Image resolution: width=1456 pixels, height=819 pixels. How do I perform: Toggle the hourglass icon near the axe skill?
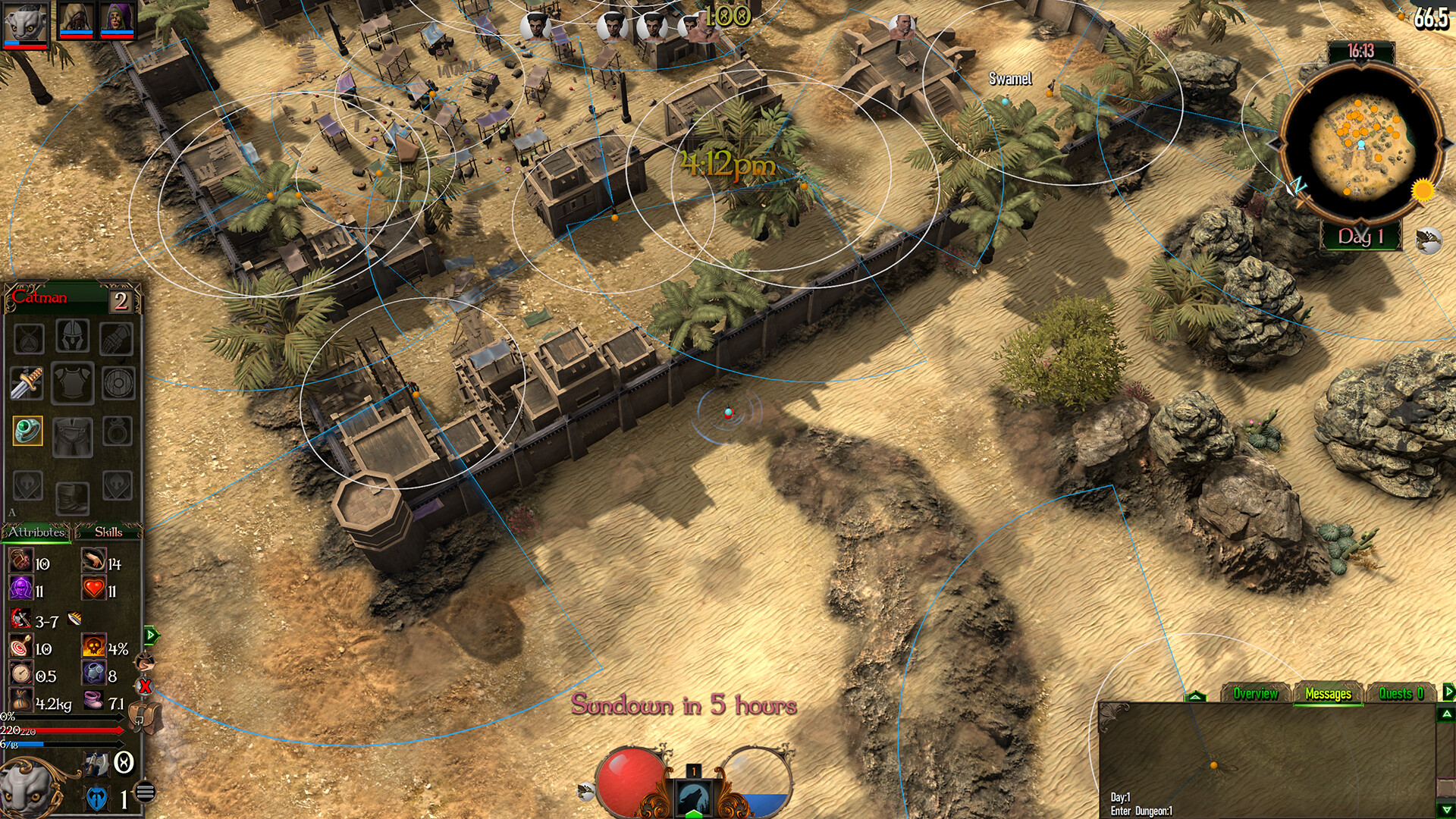pyautogui.click(x=123, y=763)
